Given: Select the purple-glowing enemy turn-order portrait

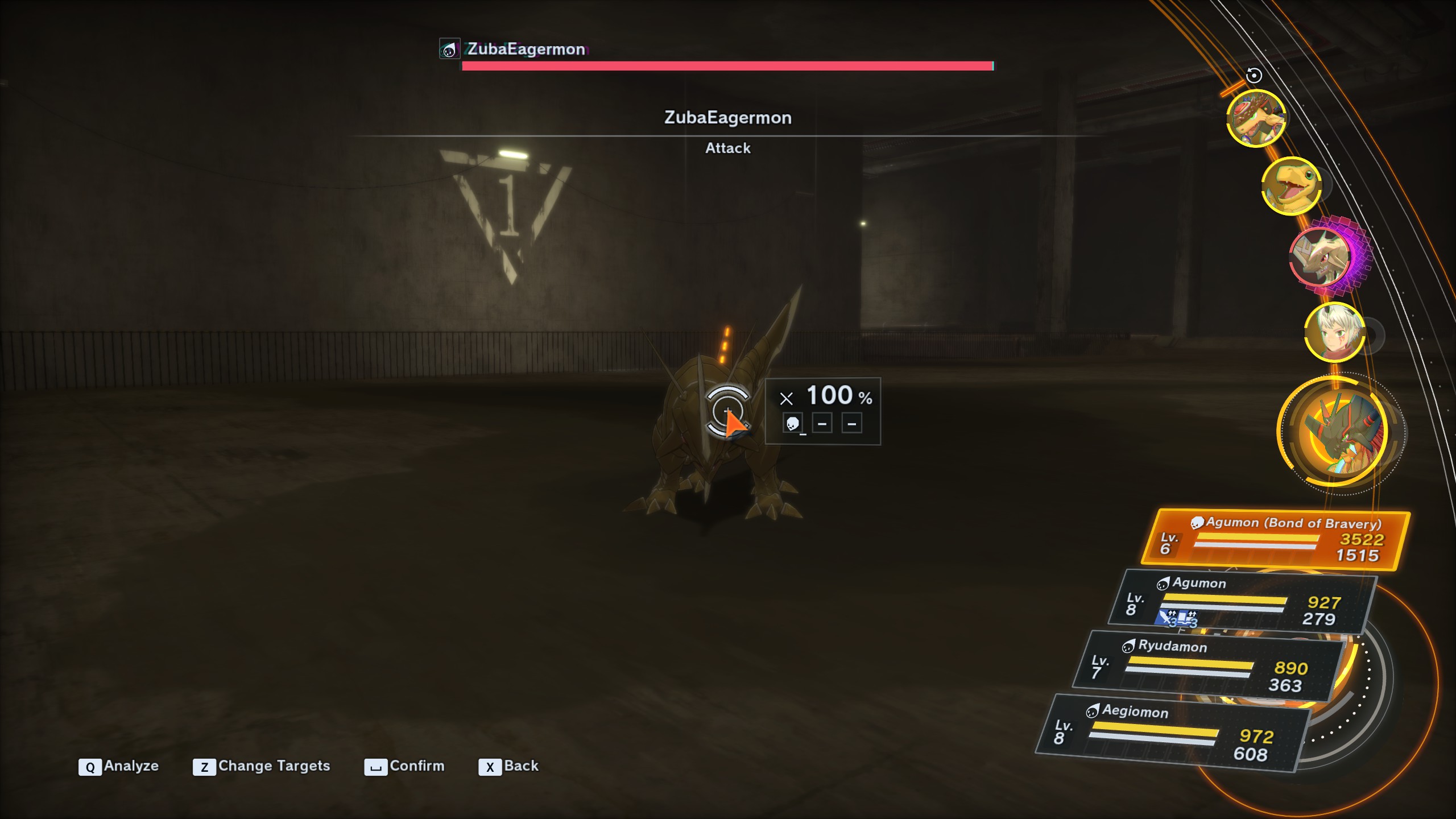Looking at the screenshot, I should pos(1321,257).
